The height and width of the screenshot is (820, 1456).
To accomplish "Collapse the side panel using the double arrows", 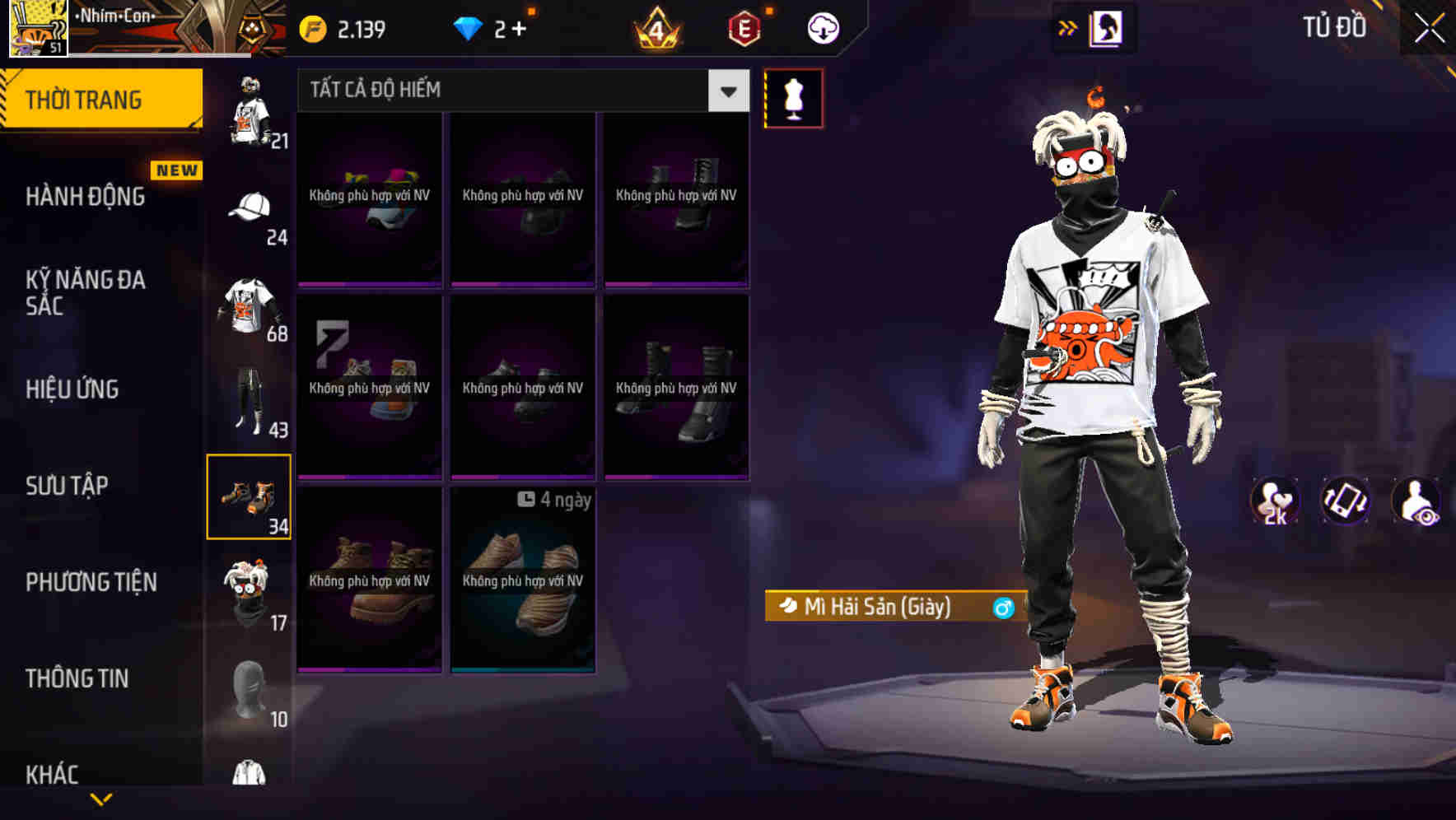I will (1068, 26).
